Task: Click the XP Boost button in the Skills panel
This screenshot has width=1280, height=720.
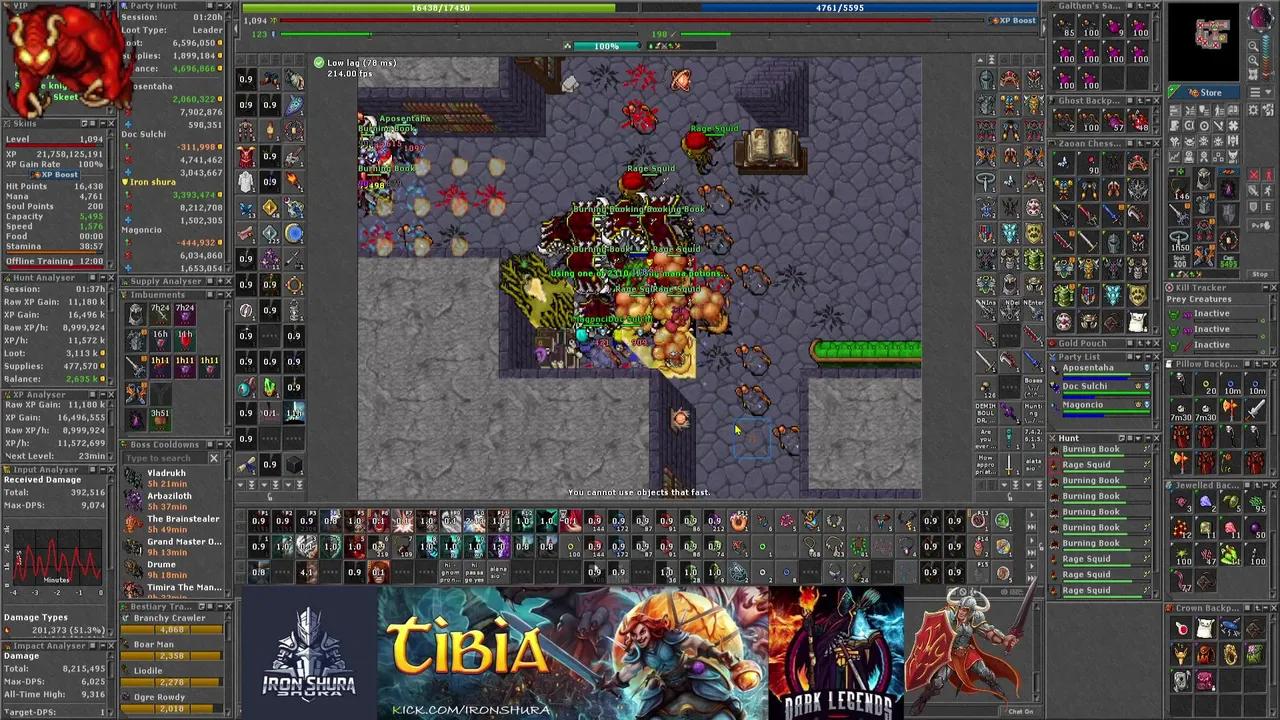Action: [59, 174]
